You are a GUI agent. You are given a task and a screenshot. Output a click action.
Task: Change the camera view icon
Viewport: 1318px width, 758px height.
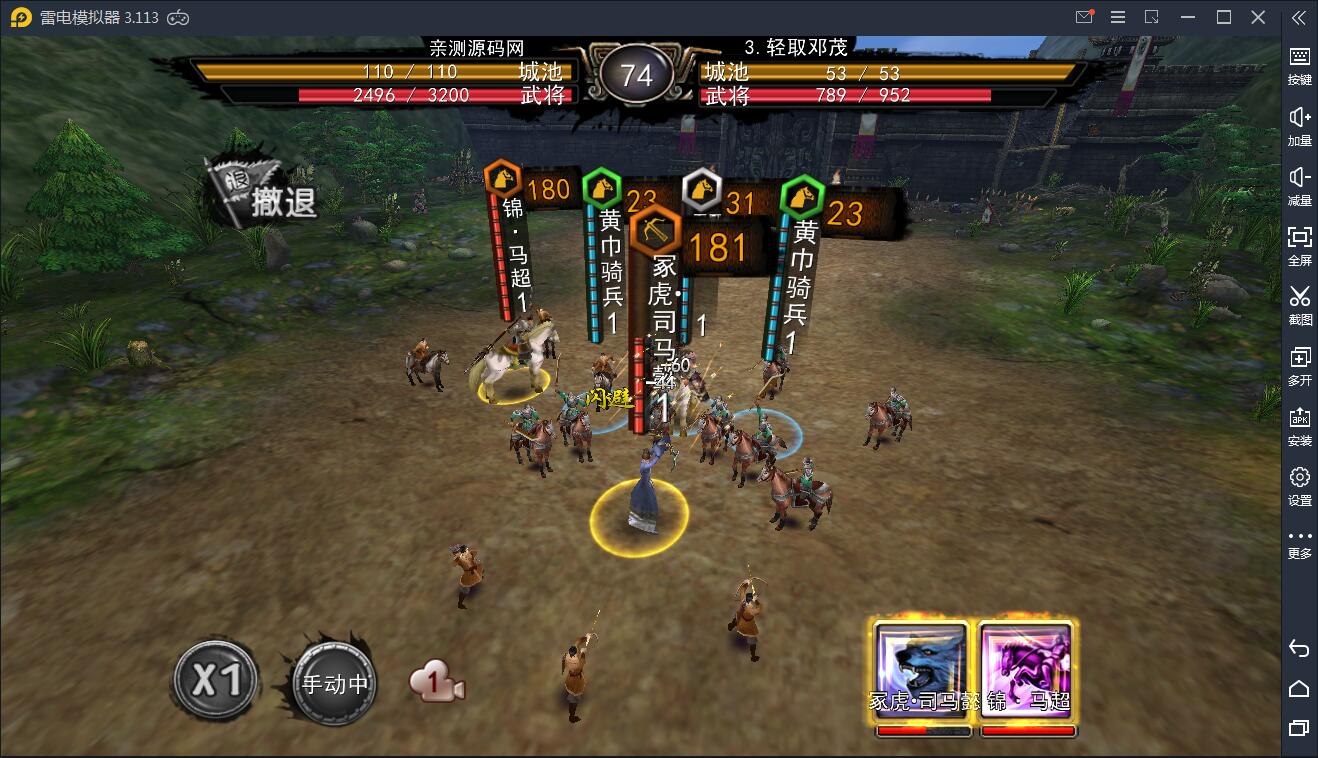(437, 684)
